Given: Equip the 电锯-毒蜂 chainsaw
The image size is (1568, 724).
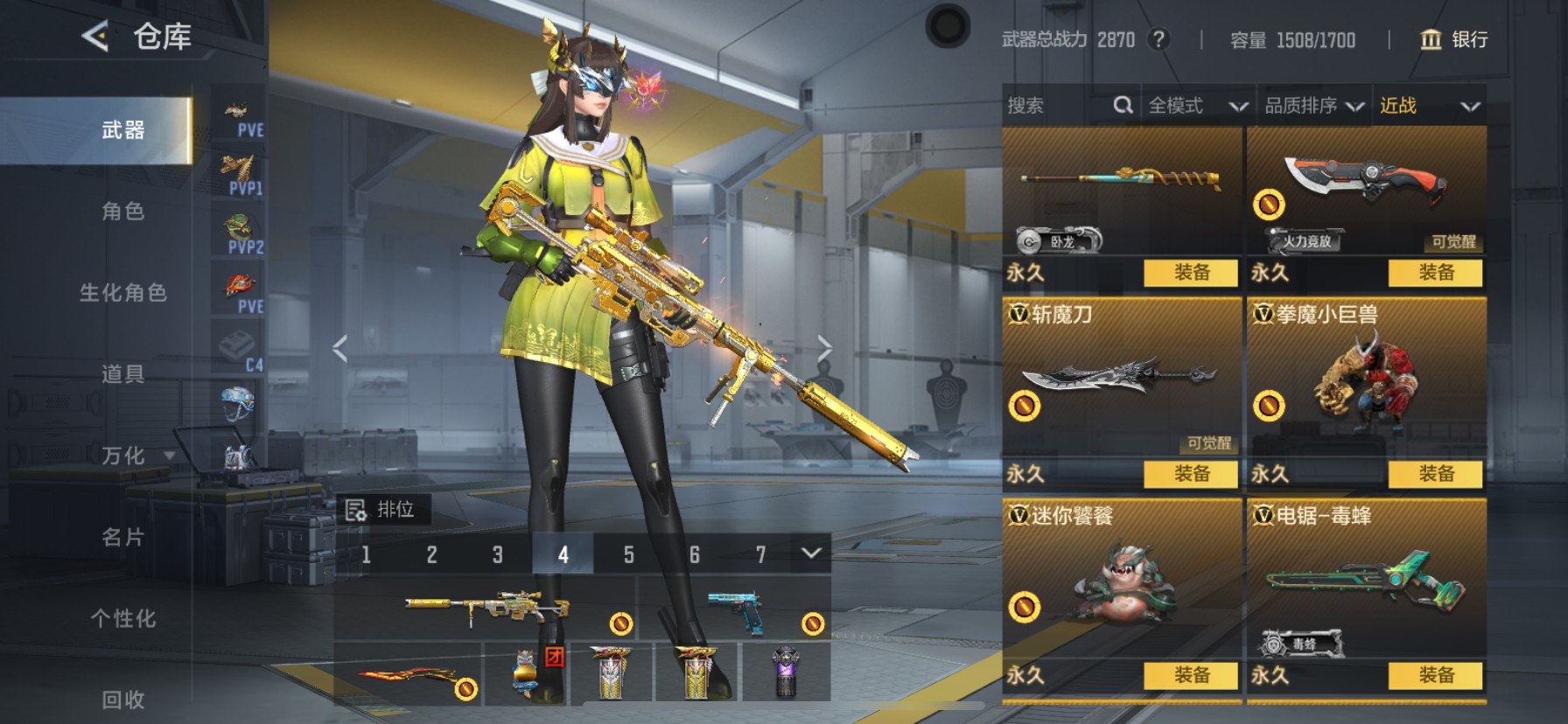Looking at the screenshot, I should pyautogui.click(x=1435, y=675).
